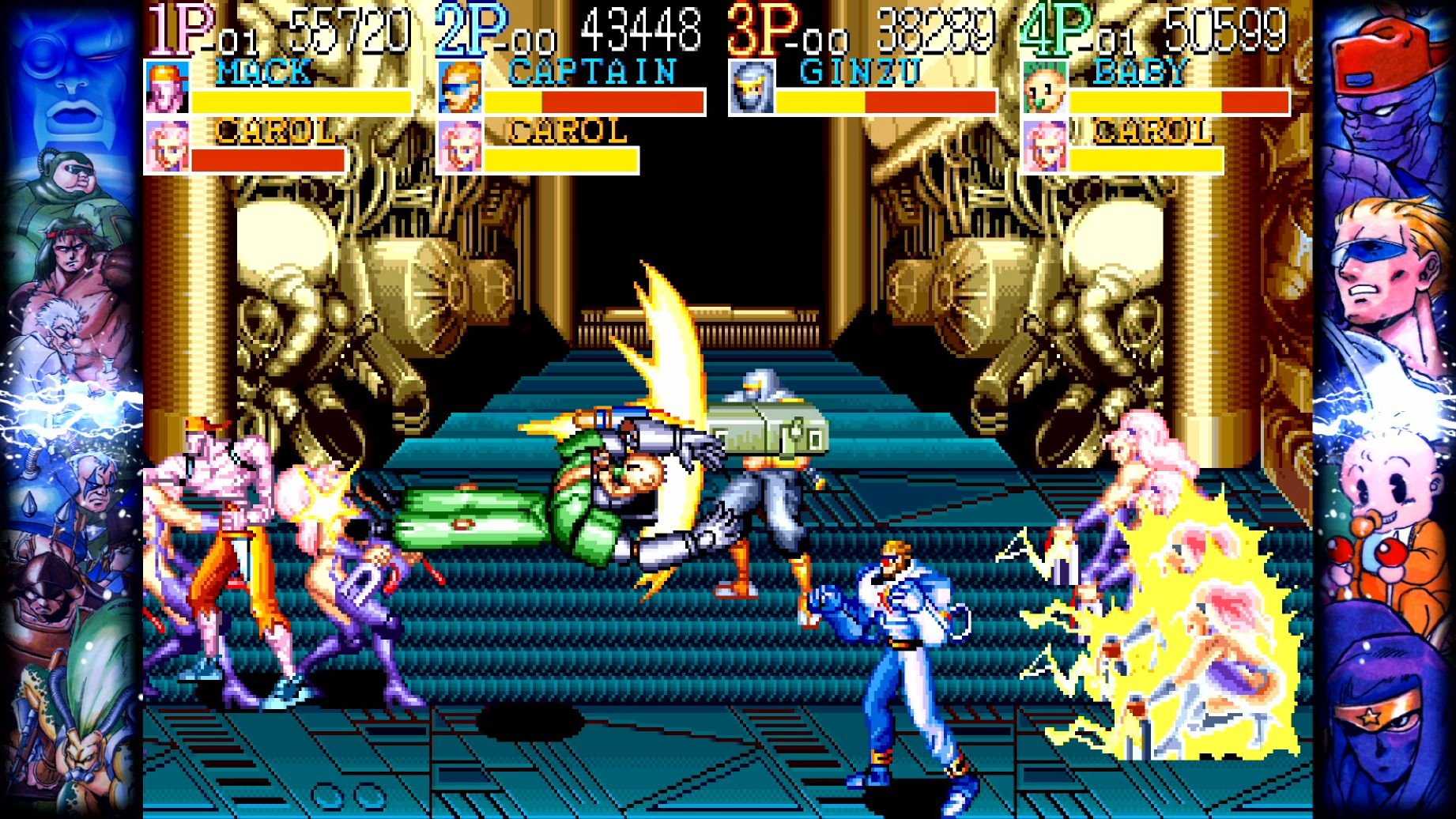Click Carol's enemy portrait under Mack
Viewport: 1456px width, 819px height.
click(x=167, y=145)
